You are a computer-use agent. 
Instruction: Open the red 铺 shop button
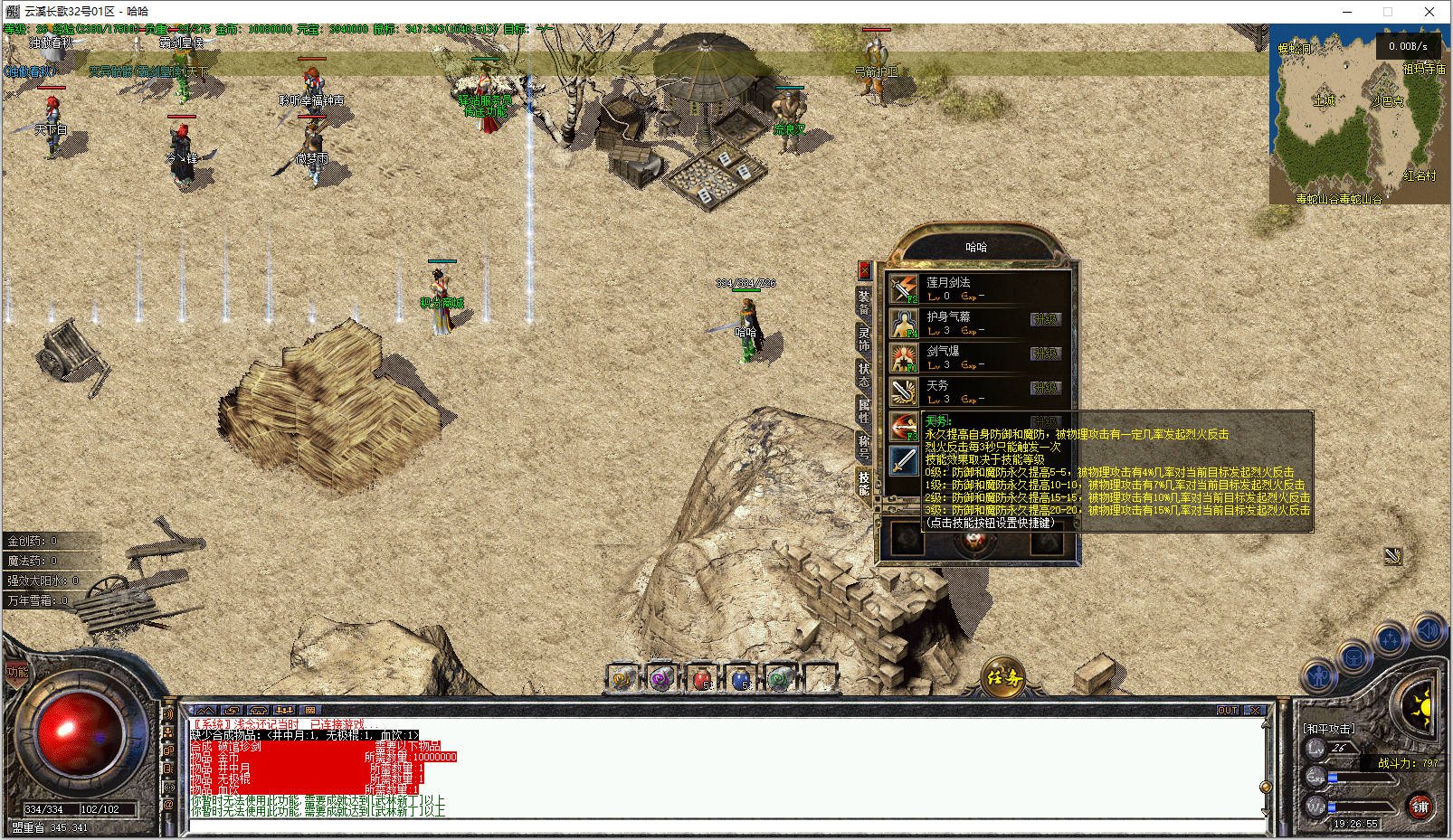pyautogui.click(x=1420, y=807)
